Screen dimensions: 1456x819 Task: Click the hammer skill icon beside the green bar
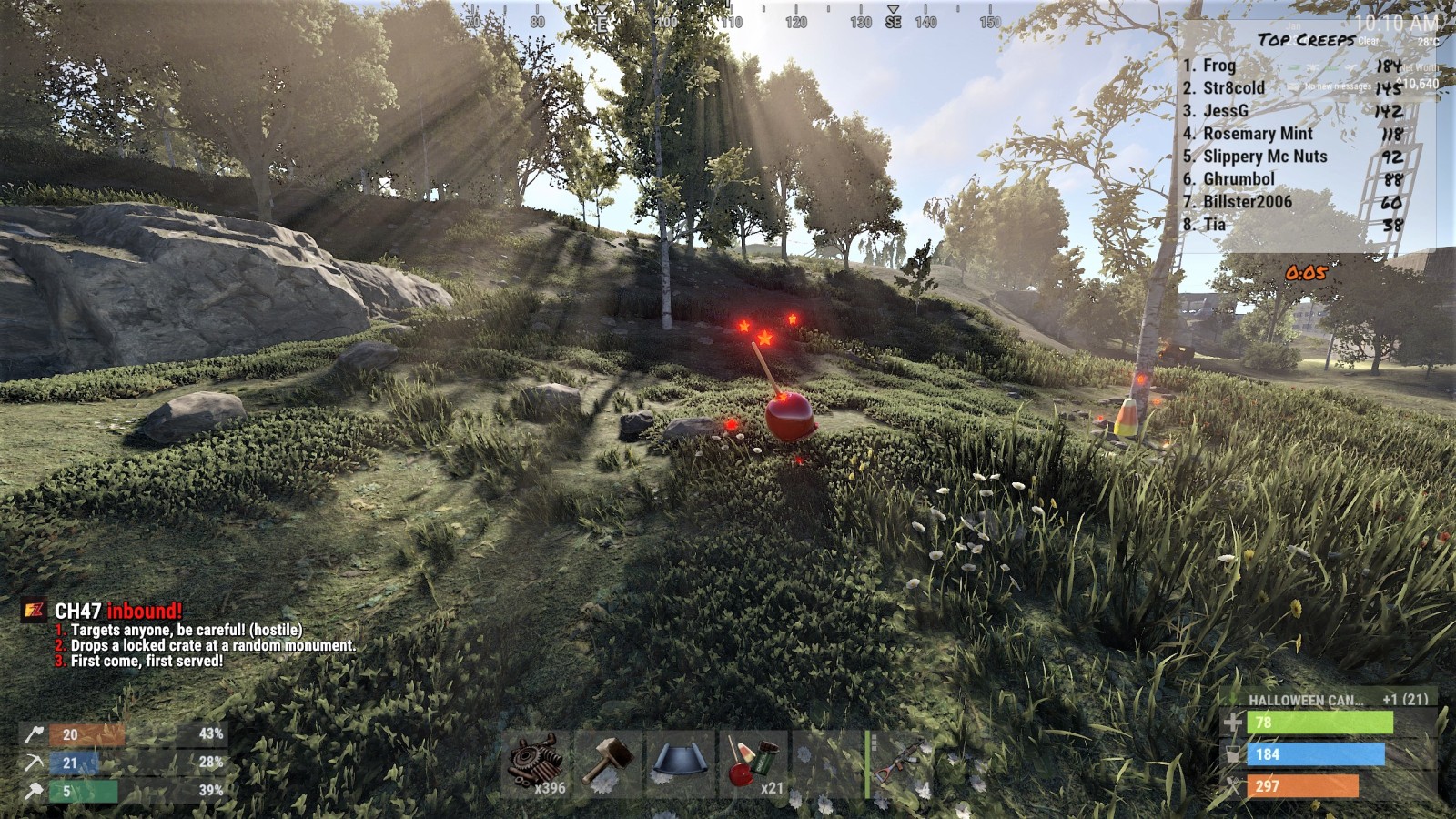point(34,791)
